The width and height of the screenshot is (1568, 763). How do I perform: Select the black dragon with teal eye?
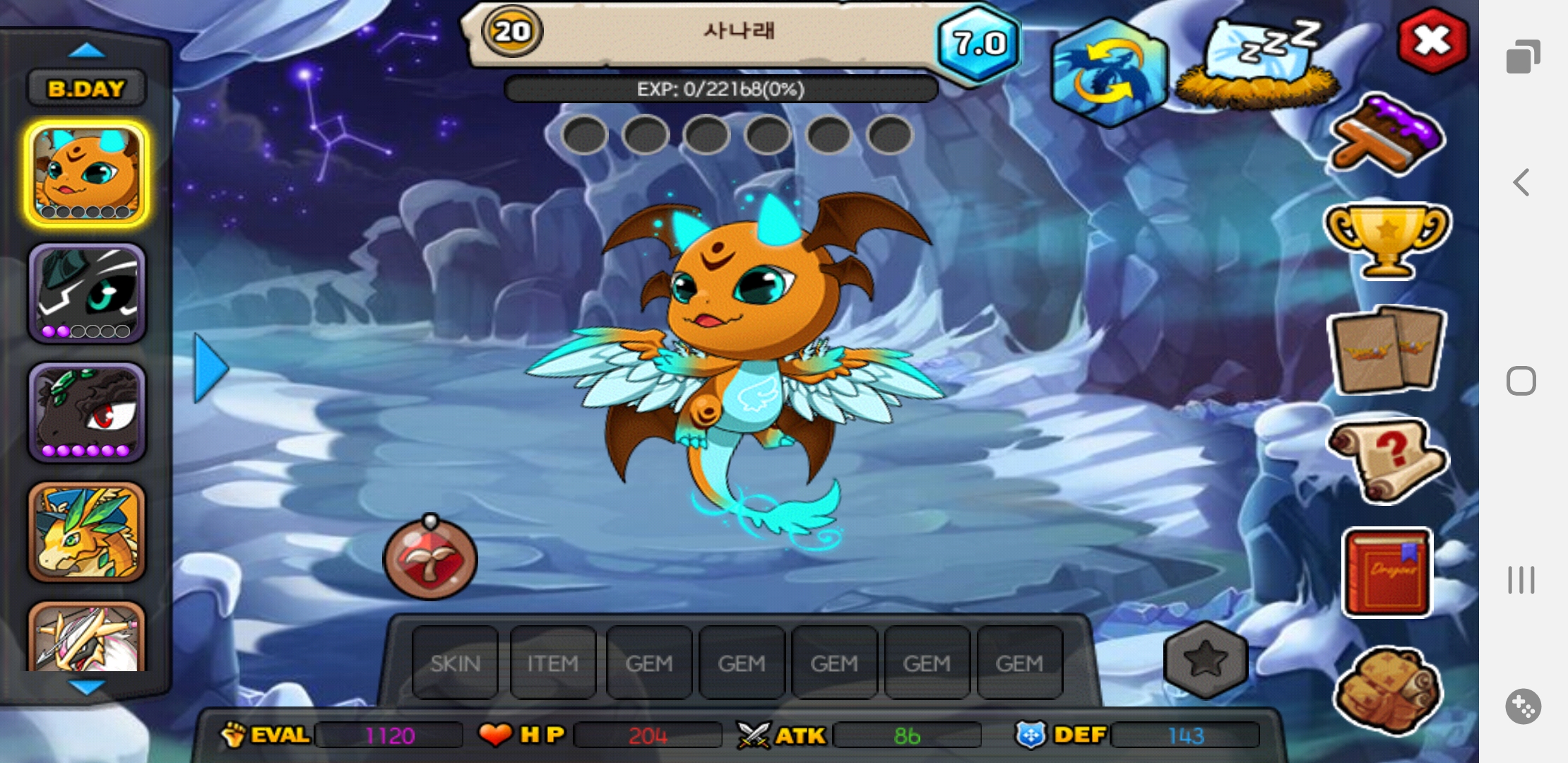87,293
